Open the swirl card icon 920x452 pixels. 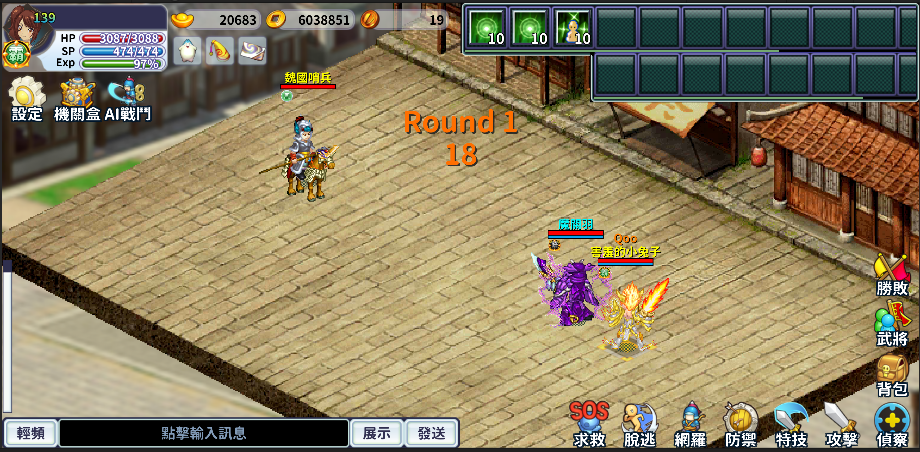point(252,50)
